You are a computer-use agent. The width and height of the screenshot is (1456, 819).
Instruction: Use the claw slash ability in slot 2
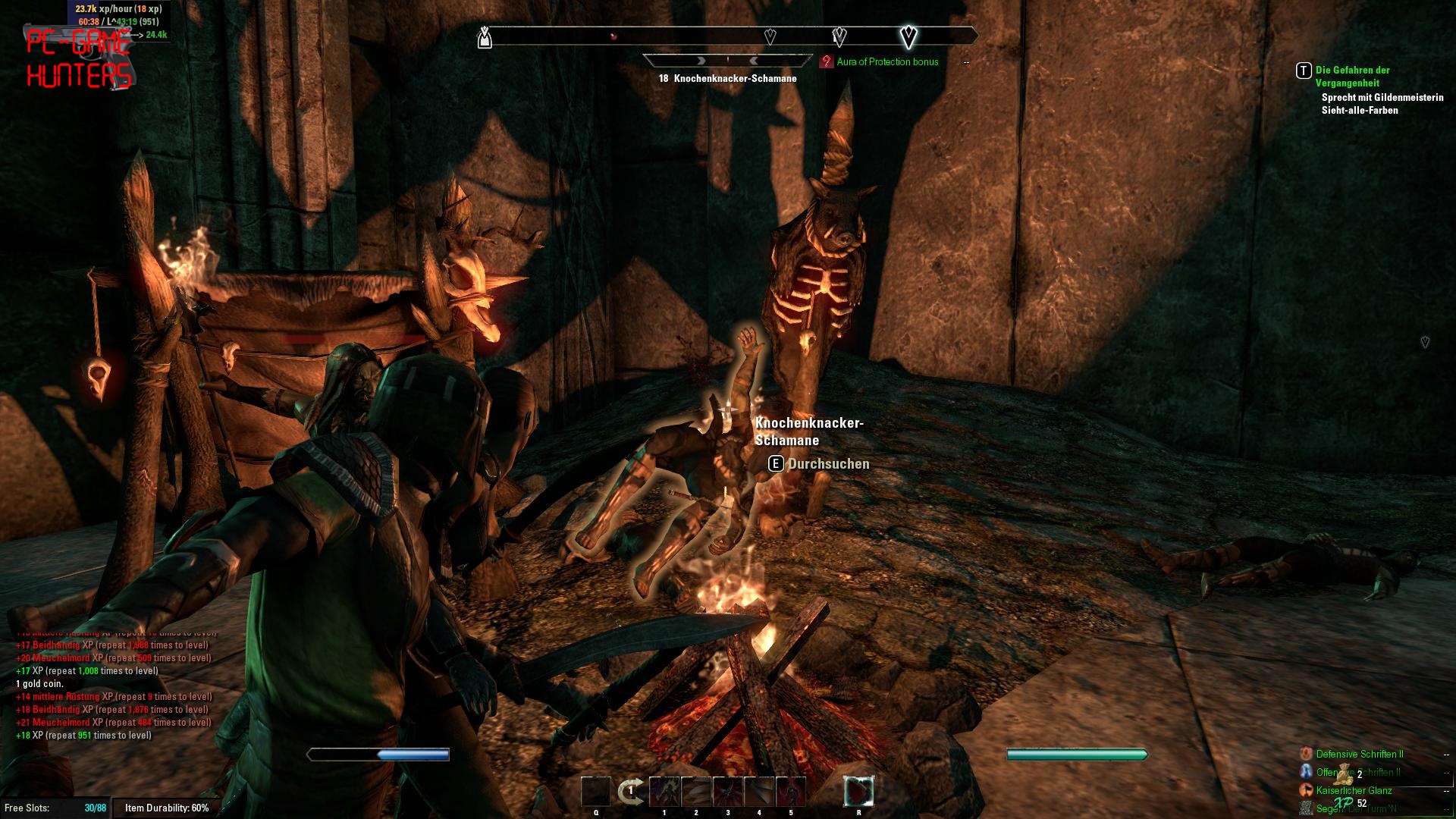(696, 792)
